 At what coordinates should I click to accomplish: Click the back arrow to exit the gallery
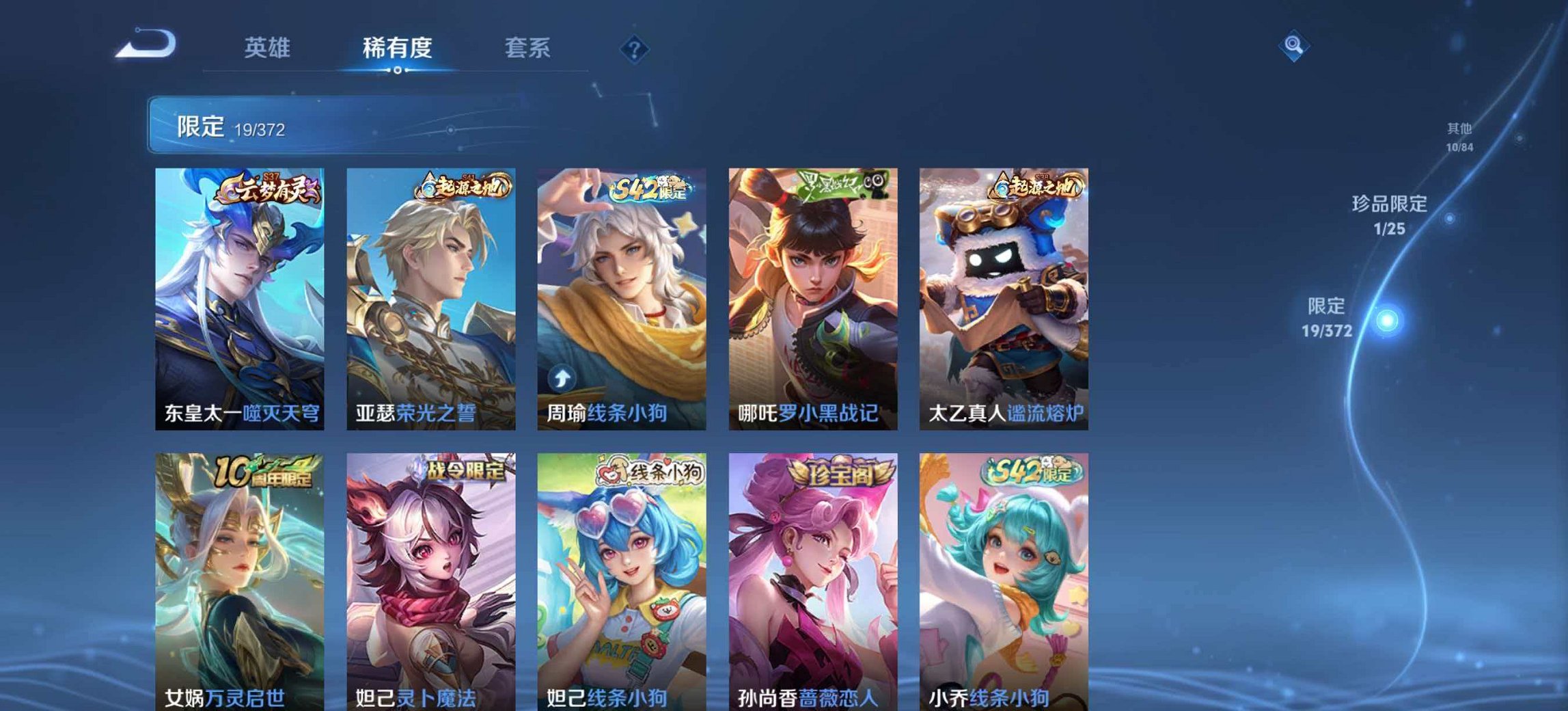click(x=146, y=42)
